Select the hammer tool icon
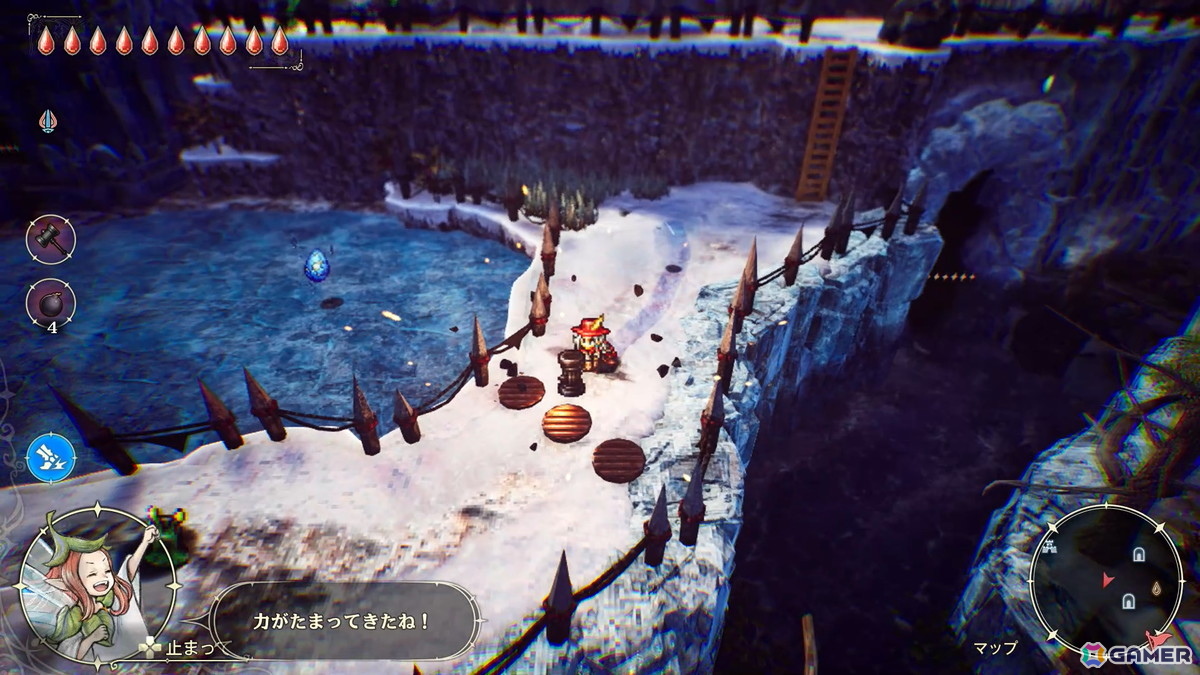This screenshot has width=1200, height=675. (x=50, y=239)
